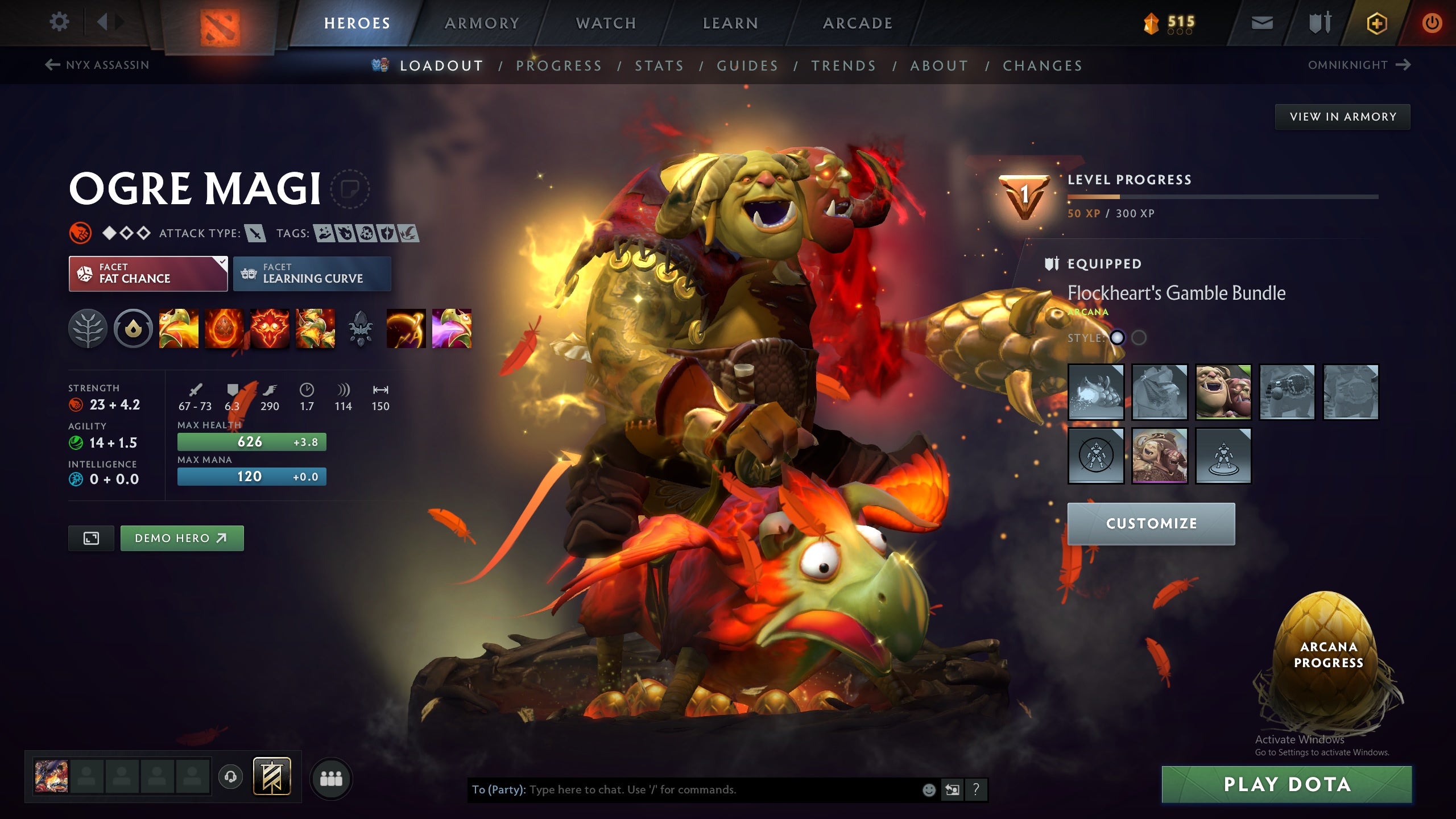Toggle the Fat Chance facet checkmark
Image resolution: width=1456 pixels, height=819 pixels.
222,262
